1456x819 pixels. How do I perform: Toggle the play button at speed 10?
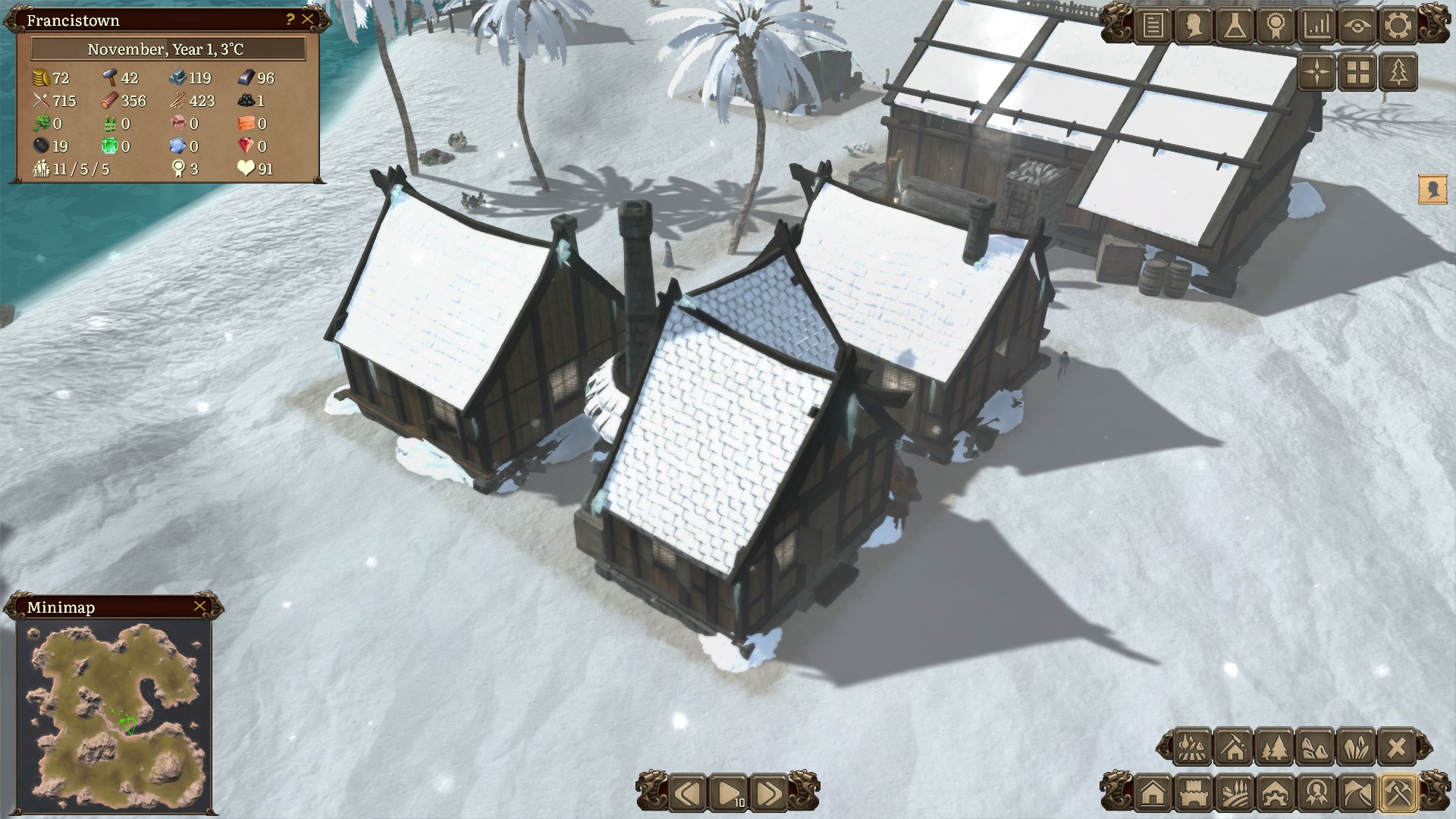click(x=728, y=793)
